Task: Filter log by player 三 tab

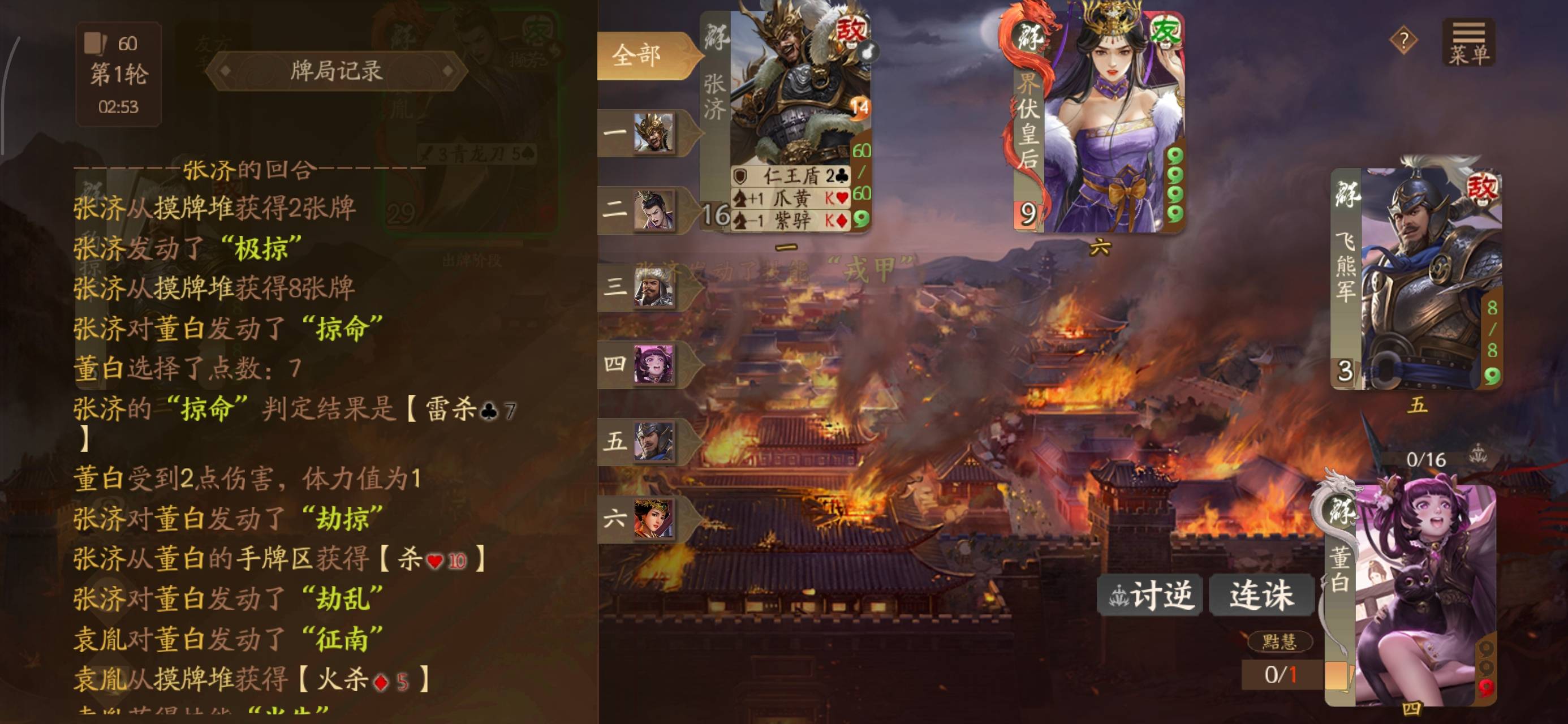Action: pyautogui.click(x=645, y=287)
